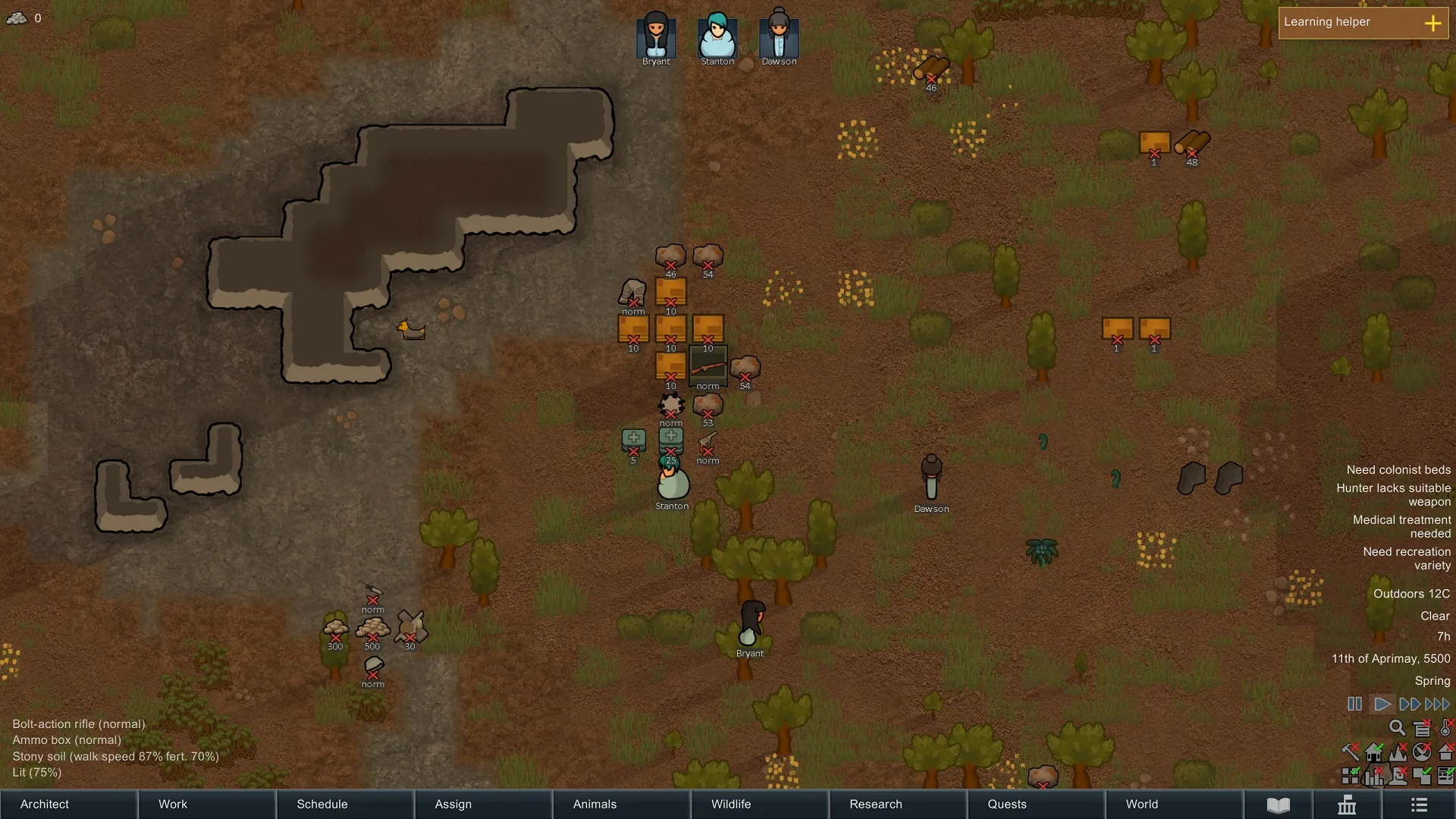Screen dimensions: 1456x819
Task: Select colonist Stanton's portrait
Action: [x=717, y=36]
